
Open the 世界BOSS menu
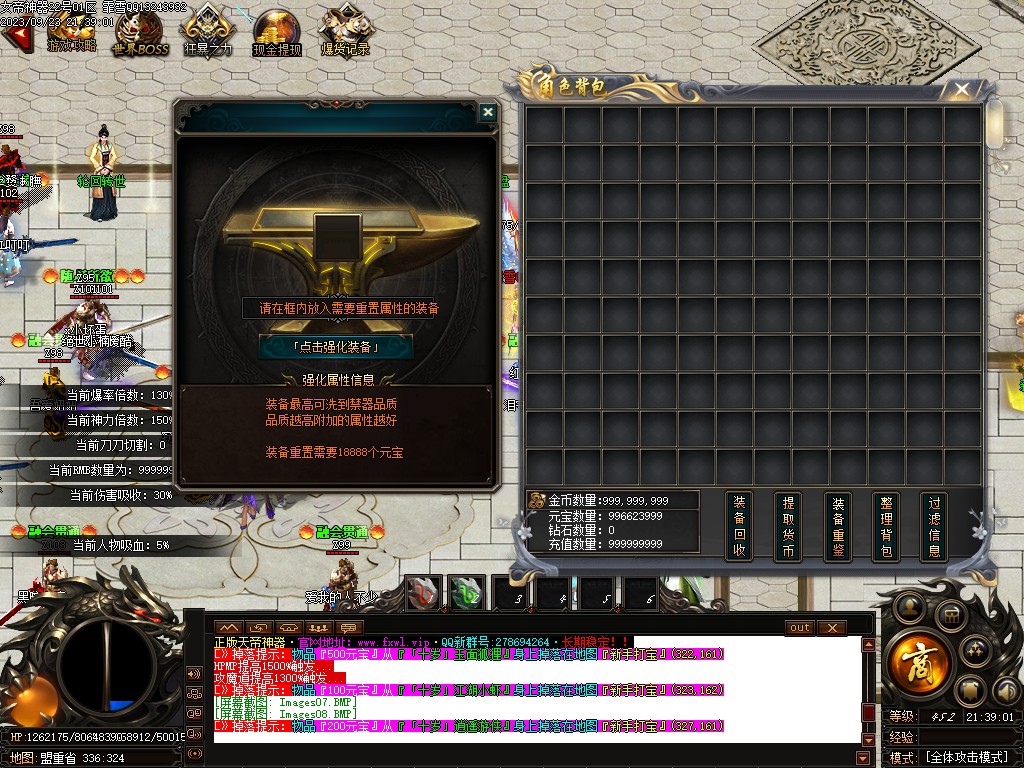coord(140,32)
